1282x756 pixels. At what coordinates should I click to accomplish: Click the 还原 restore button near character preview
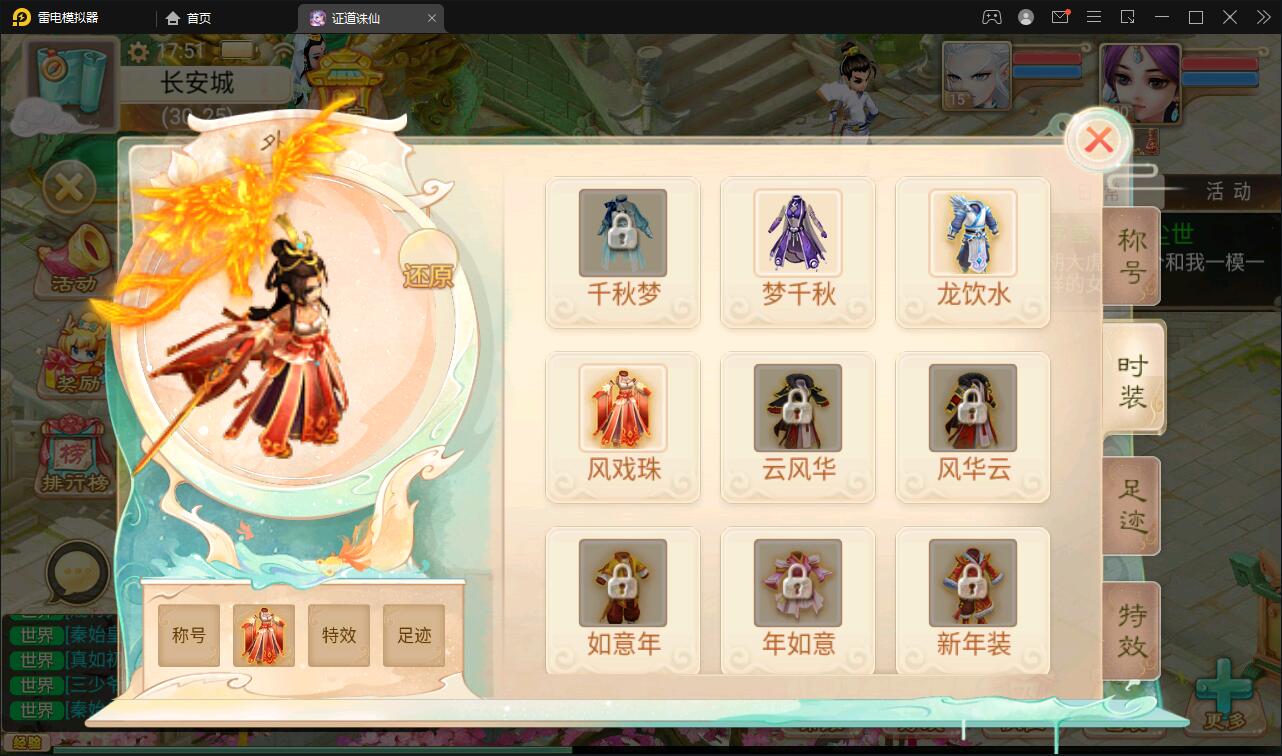(430, 275)
